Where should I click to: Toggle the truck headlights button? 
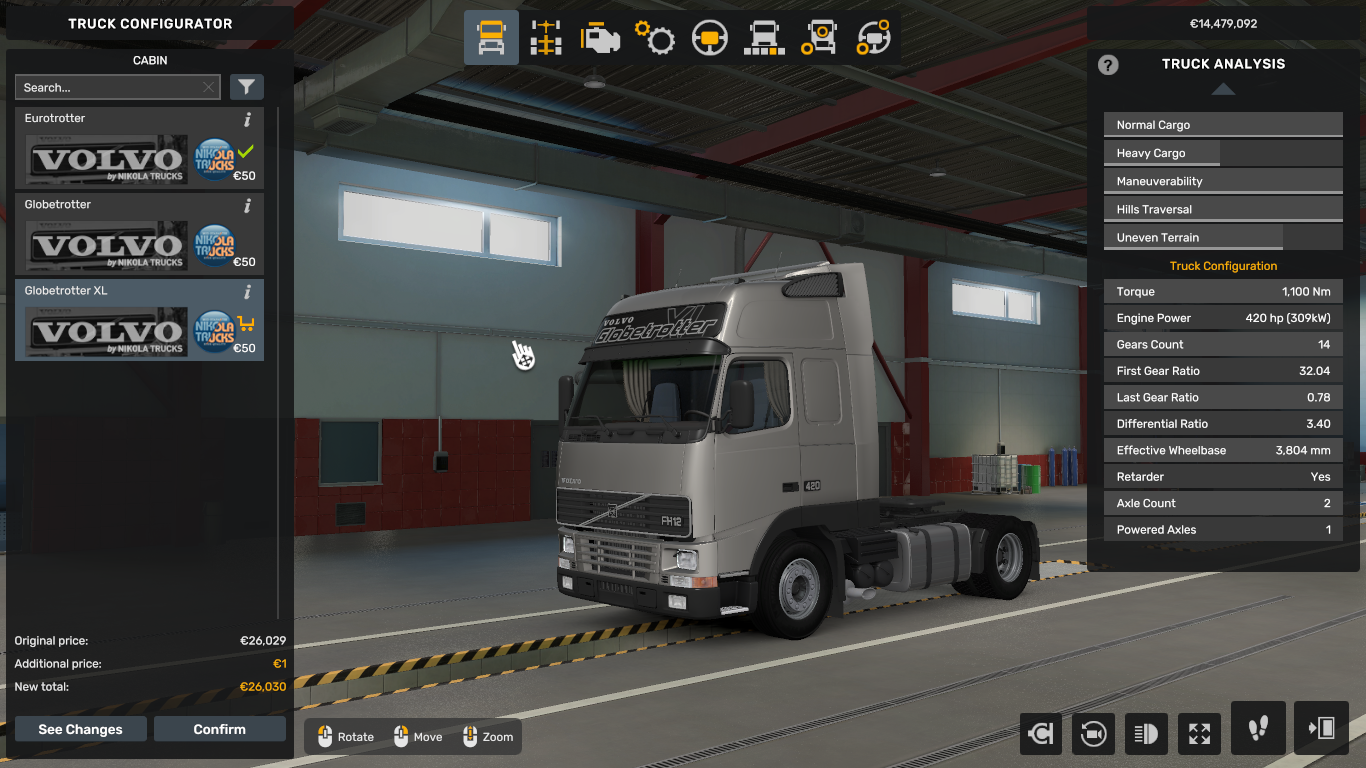(1146, 734)
